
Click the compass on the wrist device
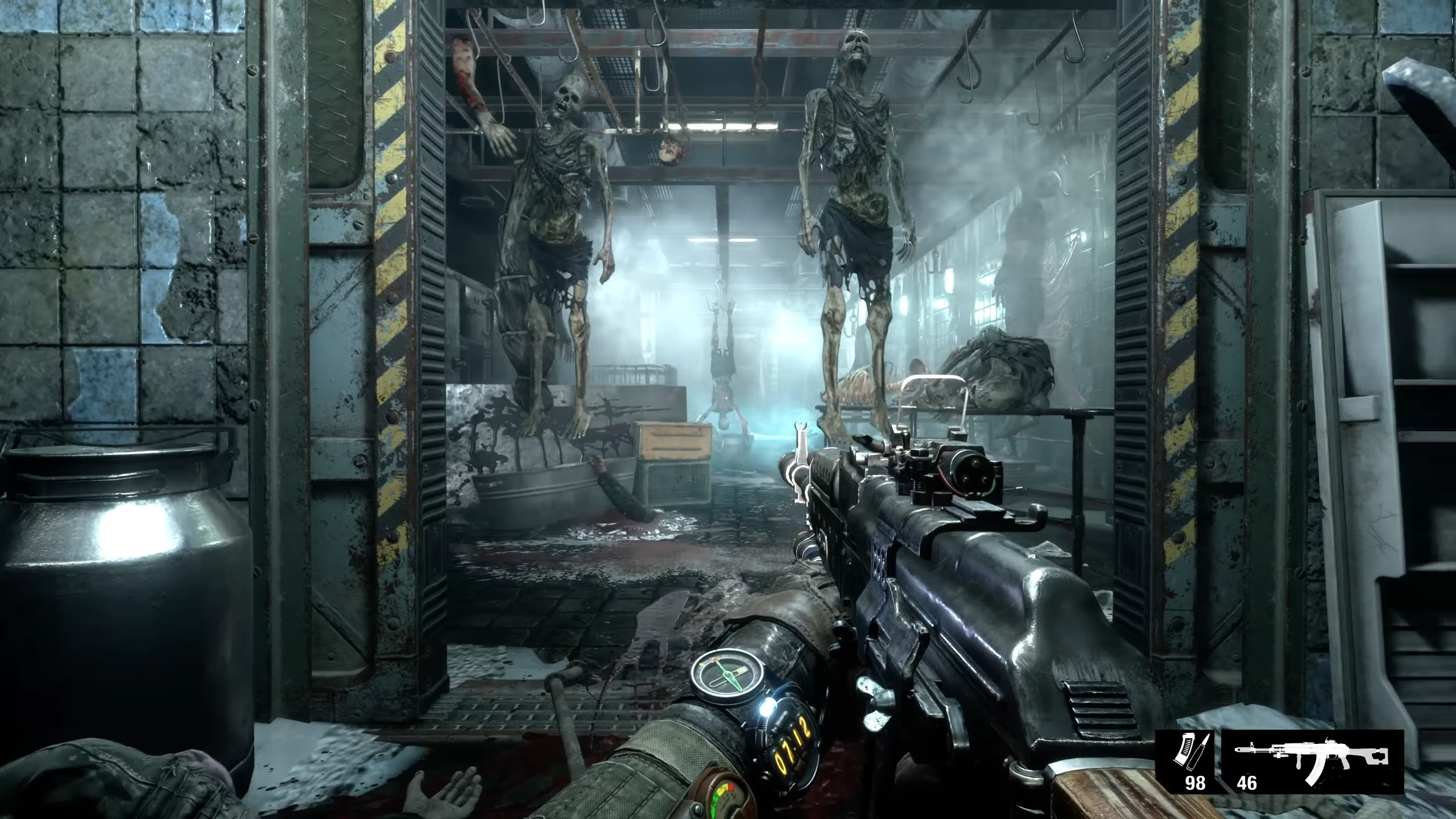(x=726, y=672)
